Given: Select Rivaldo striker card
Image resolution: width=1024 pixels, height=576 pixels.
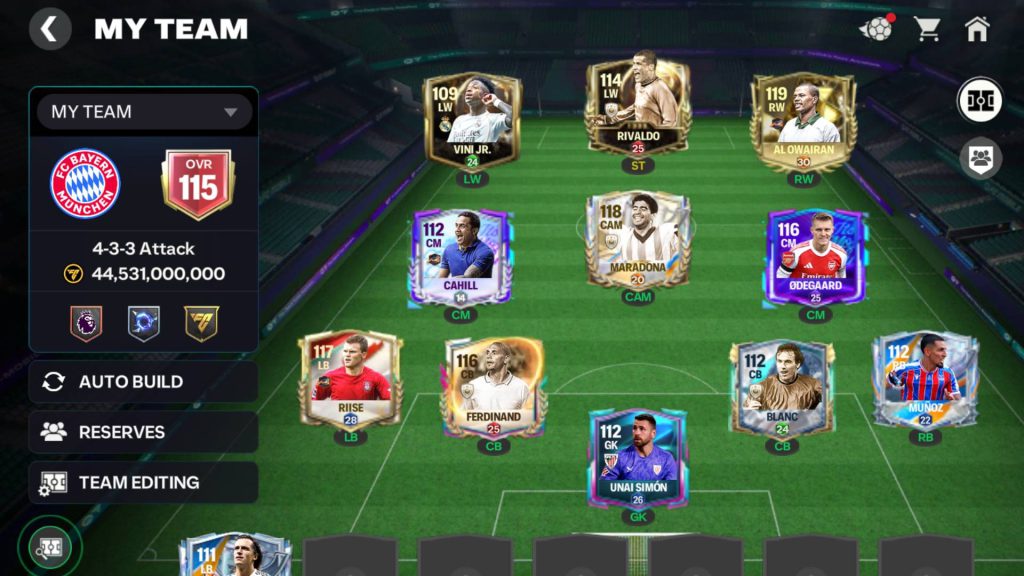Looking at the screenshot, I should click(x=637, y=108).
